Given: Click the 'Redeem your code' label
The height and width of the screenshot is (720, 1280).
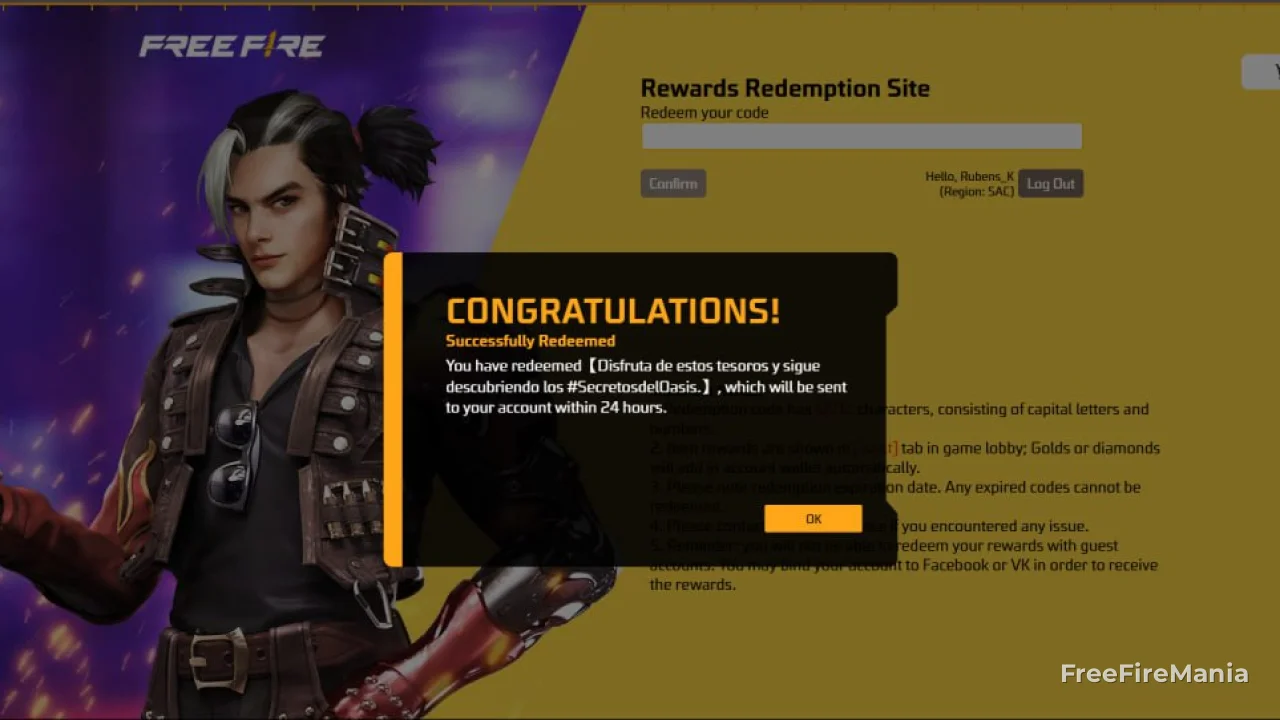Looking at the screenshot, I should (704, 113).
